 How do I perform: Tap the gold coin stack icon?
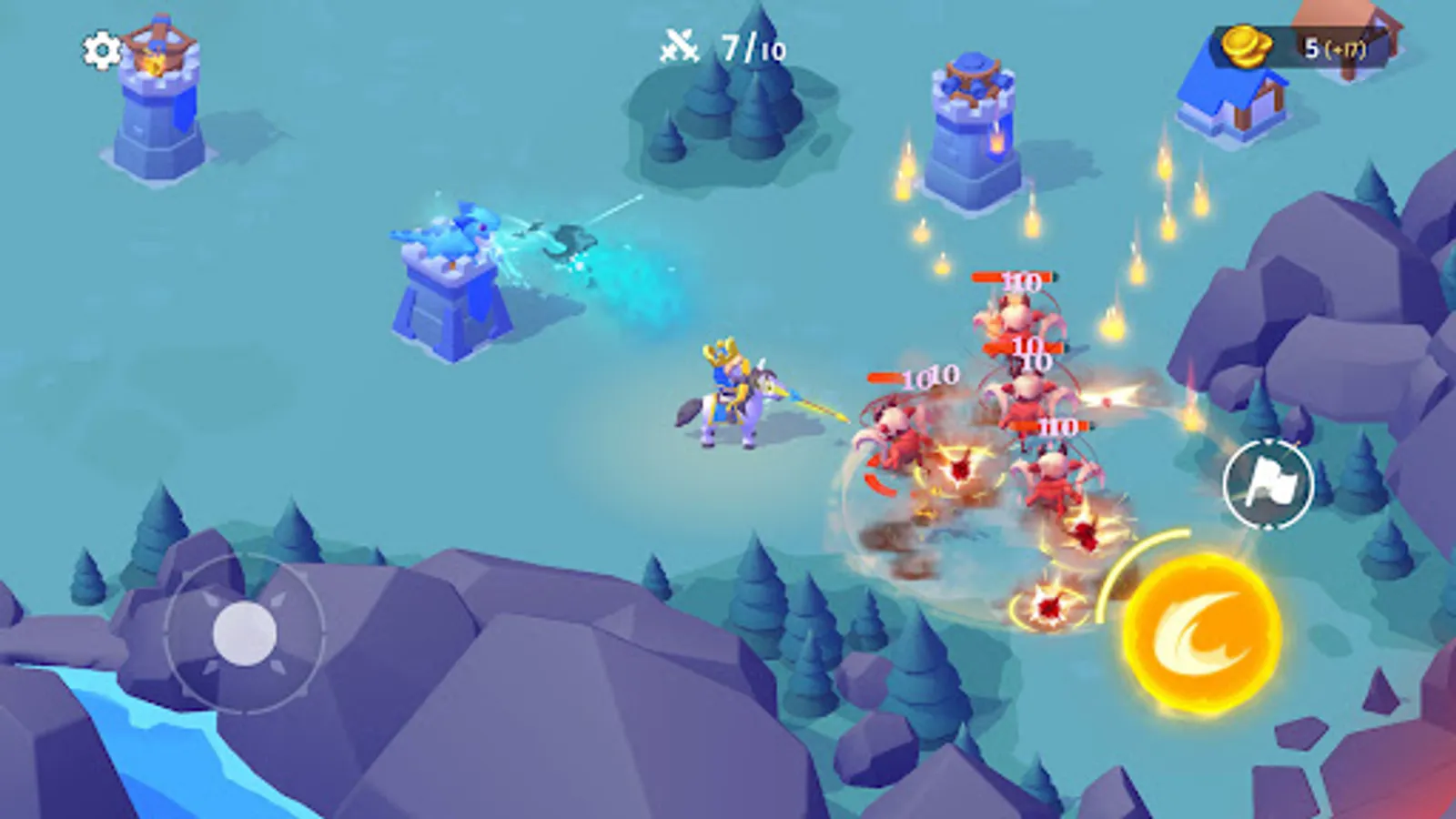1247,44
